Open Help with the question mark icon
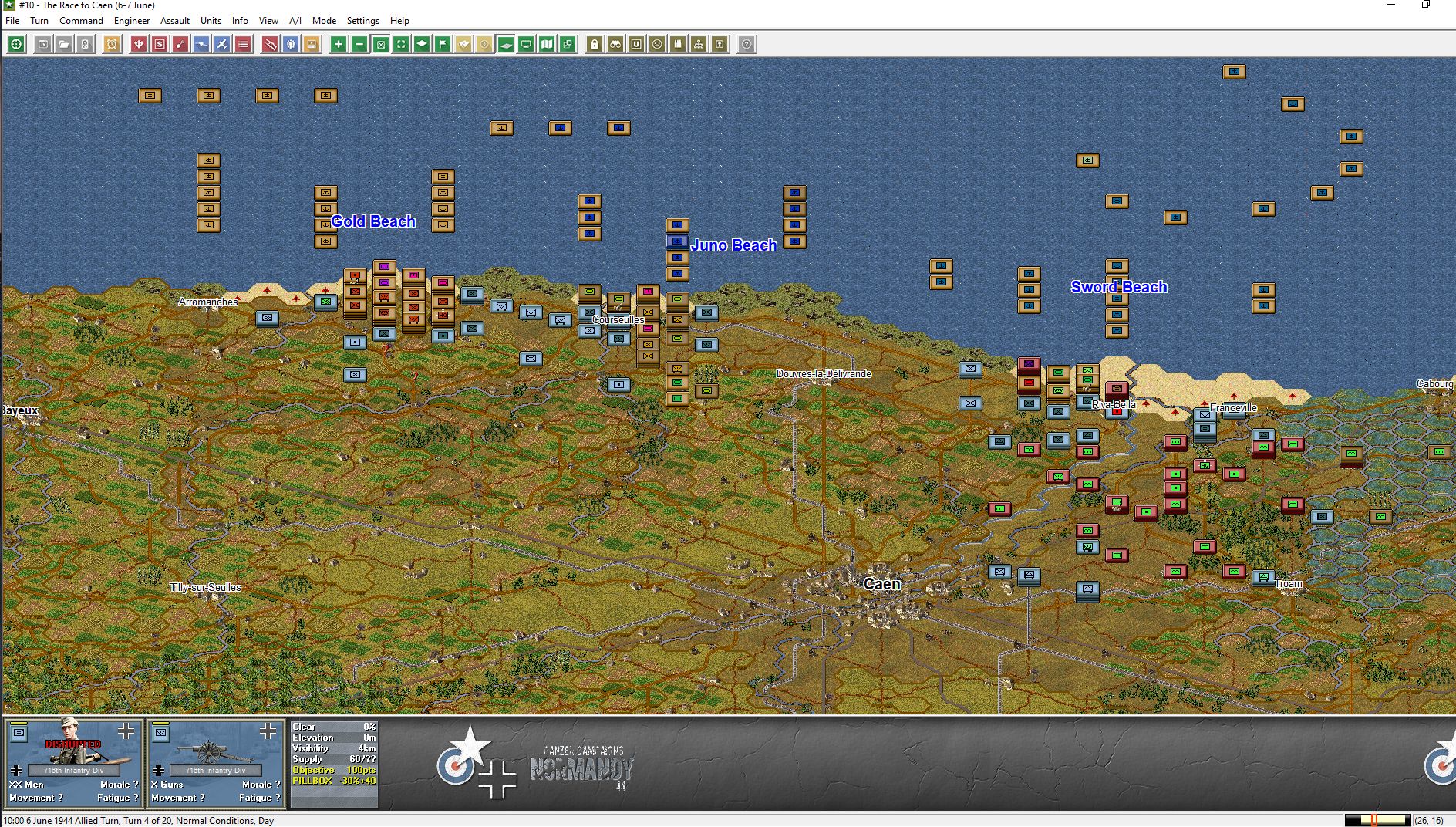 (x=745, y=45)
